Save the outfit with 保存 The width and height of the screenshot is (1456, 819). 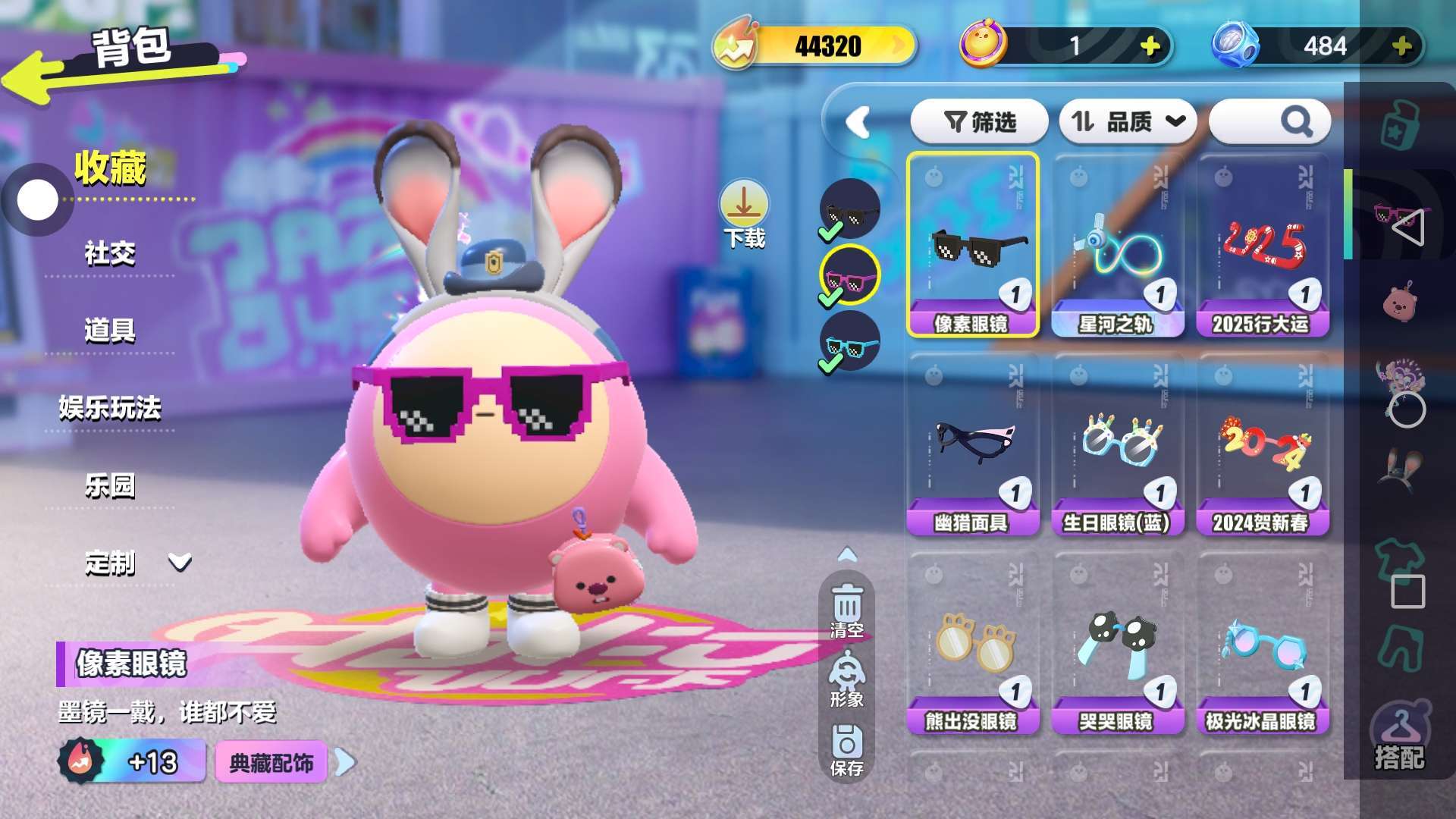pyautogui.click(x=847, y=750)
